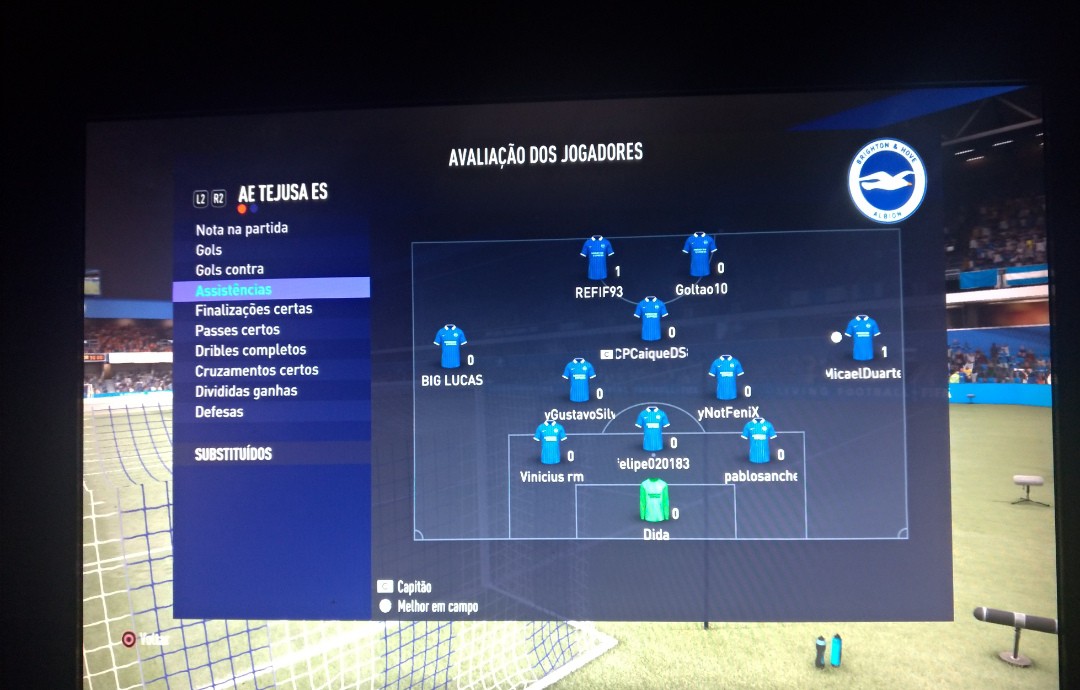Screen dimensions: 1080x690
Task: Choose defender pablosanche's shirt
Action: 759,441
